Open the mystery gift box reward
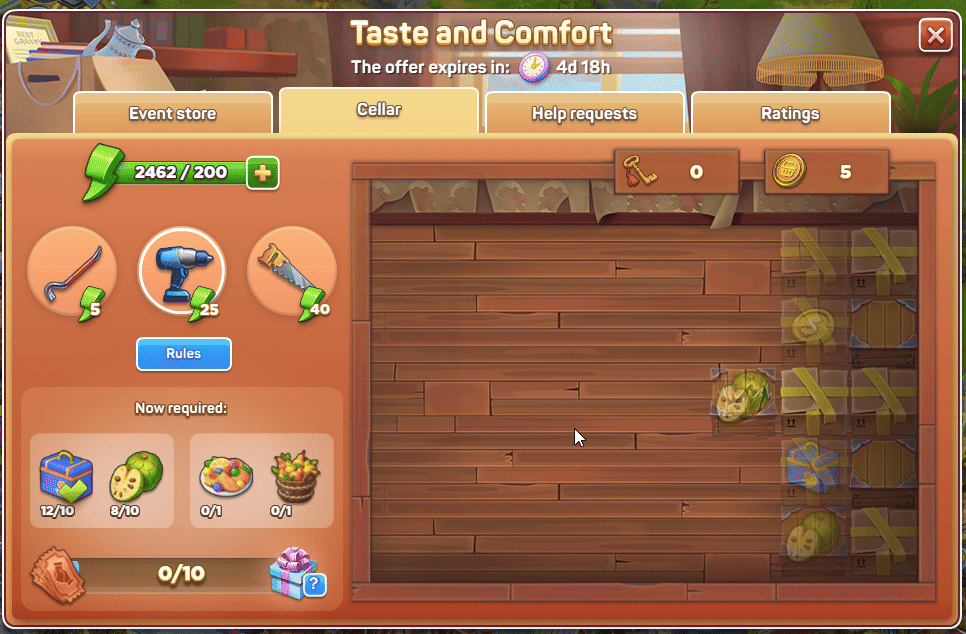The height and width of the screenshot is (634, 966). pyautogui.click(x=296, y=572)
